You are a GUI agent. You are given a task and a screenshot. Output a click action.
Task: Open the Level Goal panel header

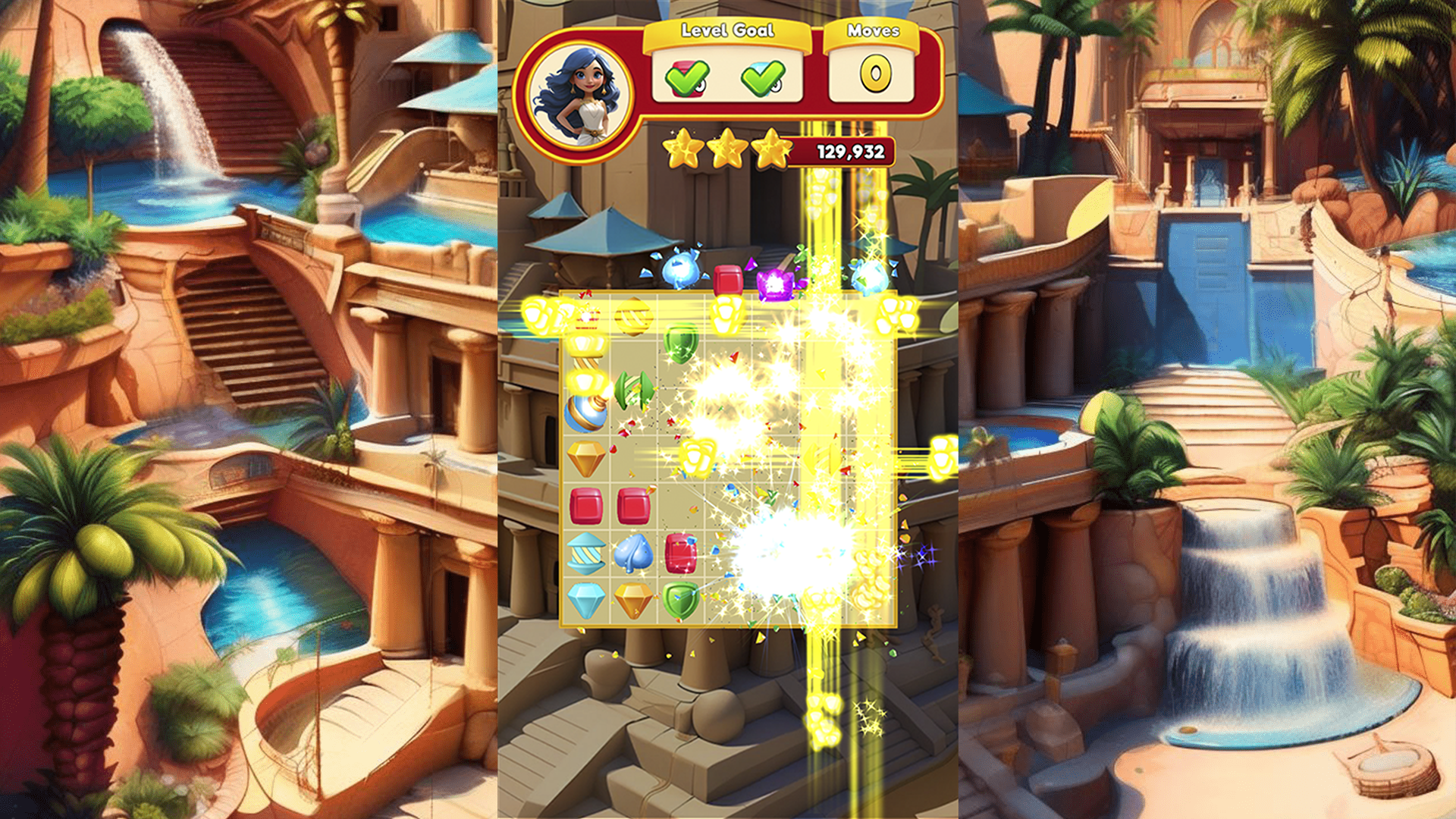[727, 30]
